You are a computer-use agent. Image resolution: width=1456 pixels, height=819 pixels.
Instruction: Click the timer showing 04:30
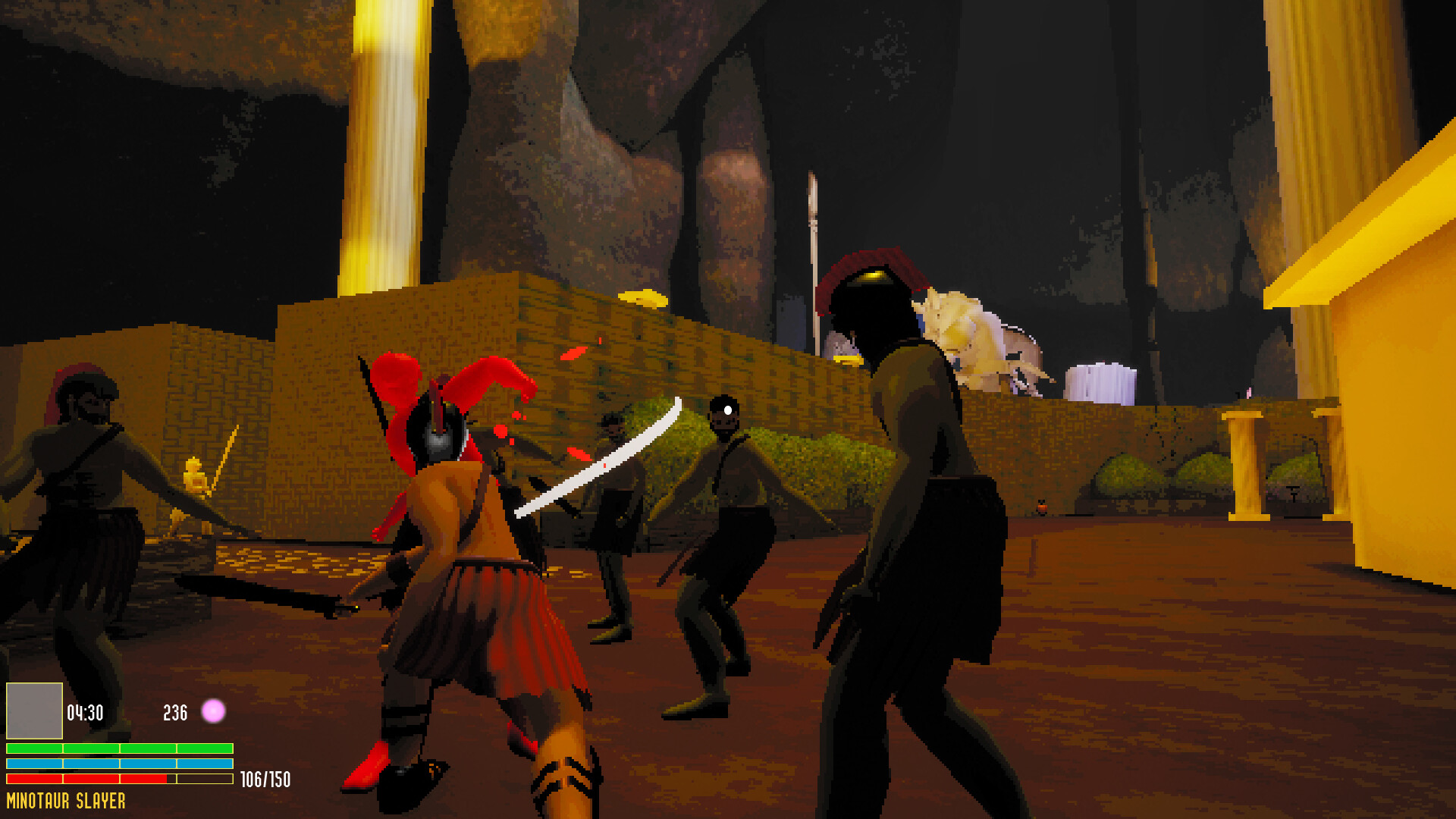[x=85, y=712]
